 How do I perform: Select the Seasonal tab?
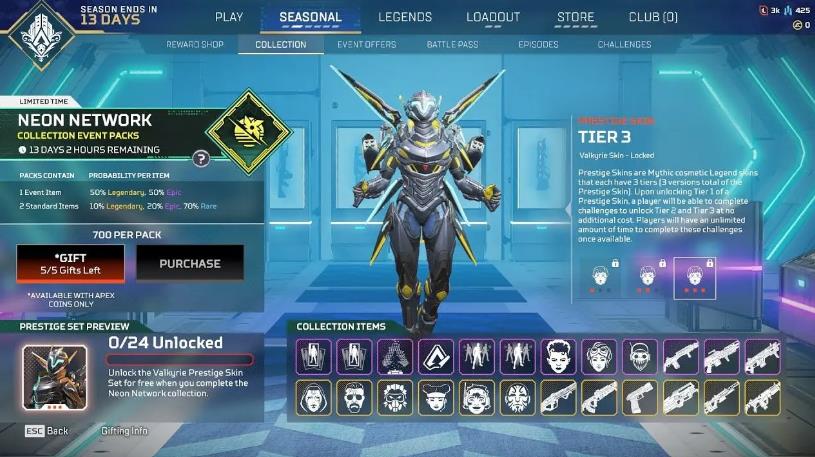click(310, 17)
